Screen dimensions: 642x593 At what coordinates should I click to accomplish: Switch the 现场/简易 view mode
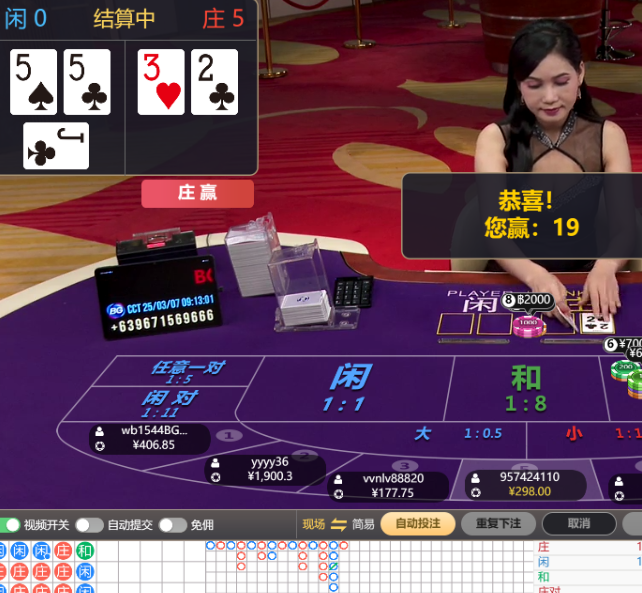pyautogui.click(x=338, y=524)
